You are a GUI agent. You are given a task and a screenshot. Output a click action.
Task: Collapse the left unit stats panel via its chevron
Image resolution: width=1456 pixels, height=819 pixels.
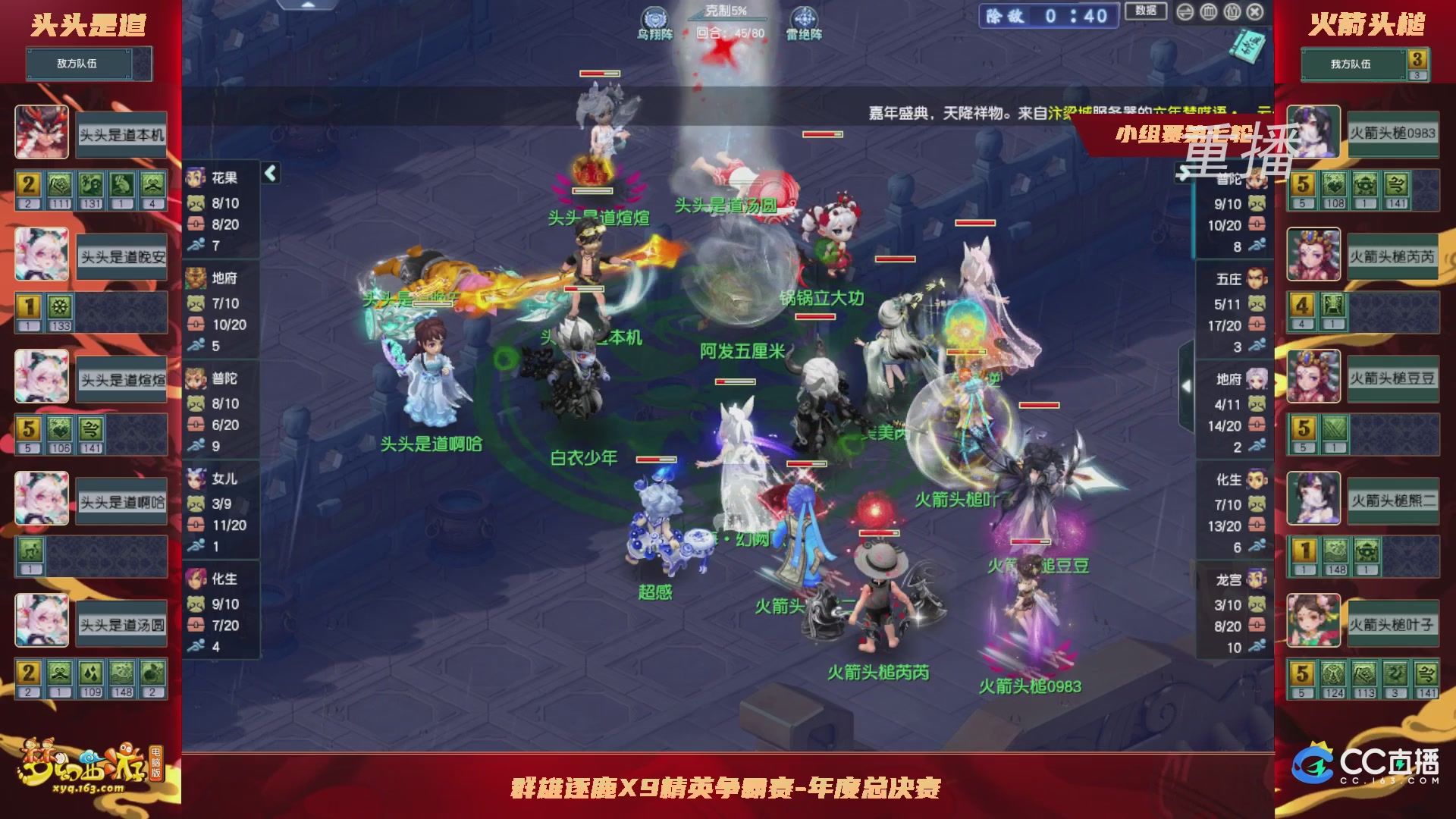point(269,171)
